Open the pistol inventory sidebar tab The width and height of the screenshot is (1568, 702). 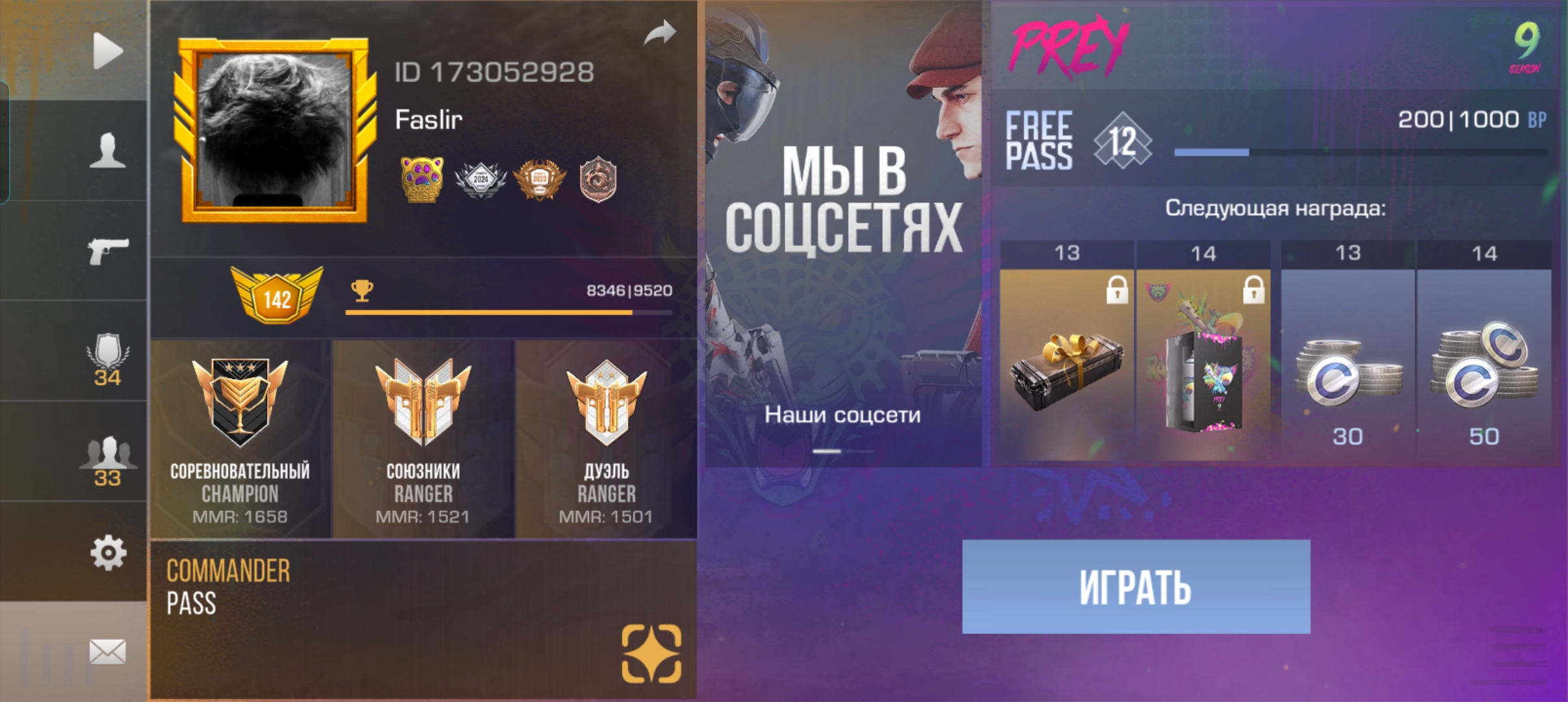click(107, 251)
